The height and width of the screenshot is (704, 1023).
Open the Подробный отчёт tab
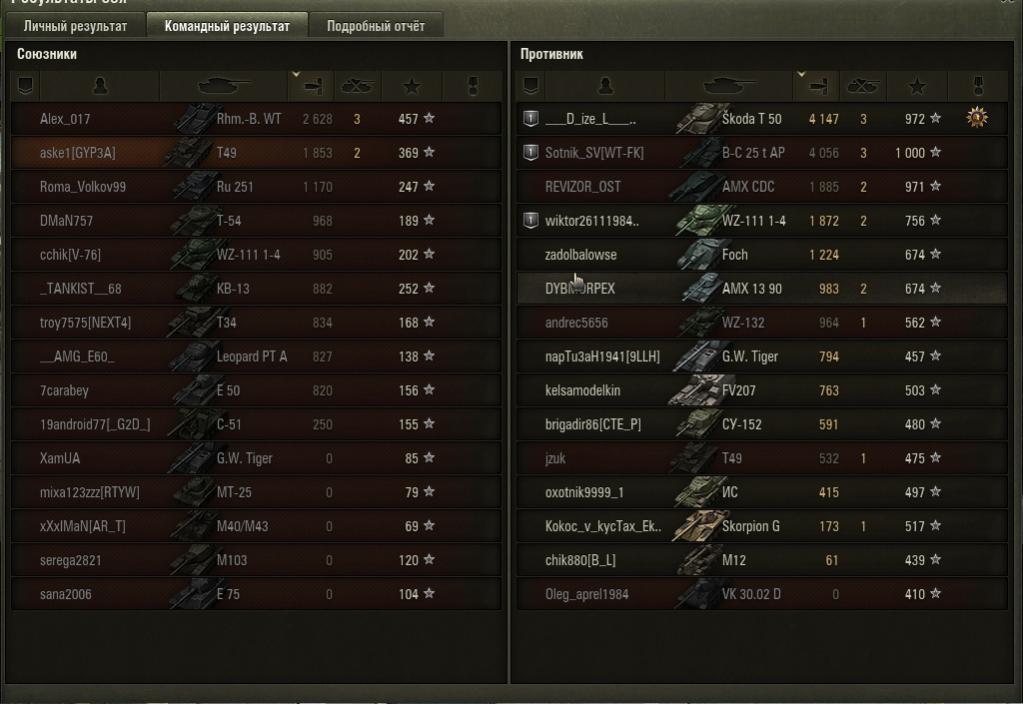[x=375, y=26]
